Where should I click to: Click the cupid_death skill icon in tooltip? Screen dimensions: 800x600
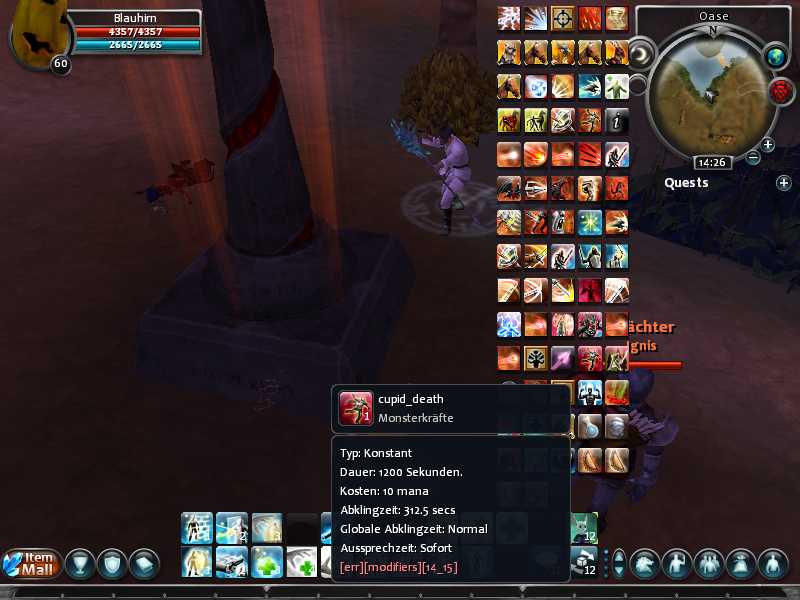tap(355, 407)
